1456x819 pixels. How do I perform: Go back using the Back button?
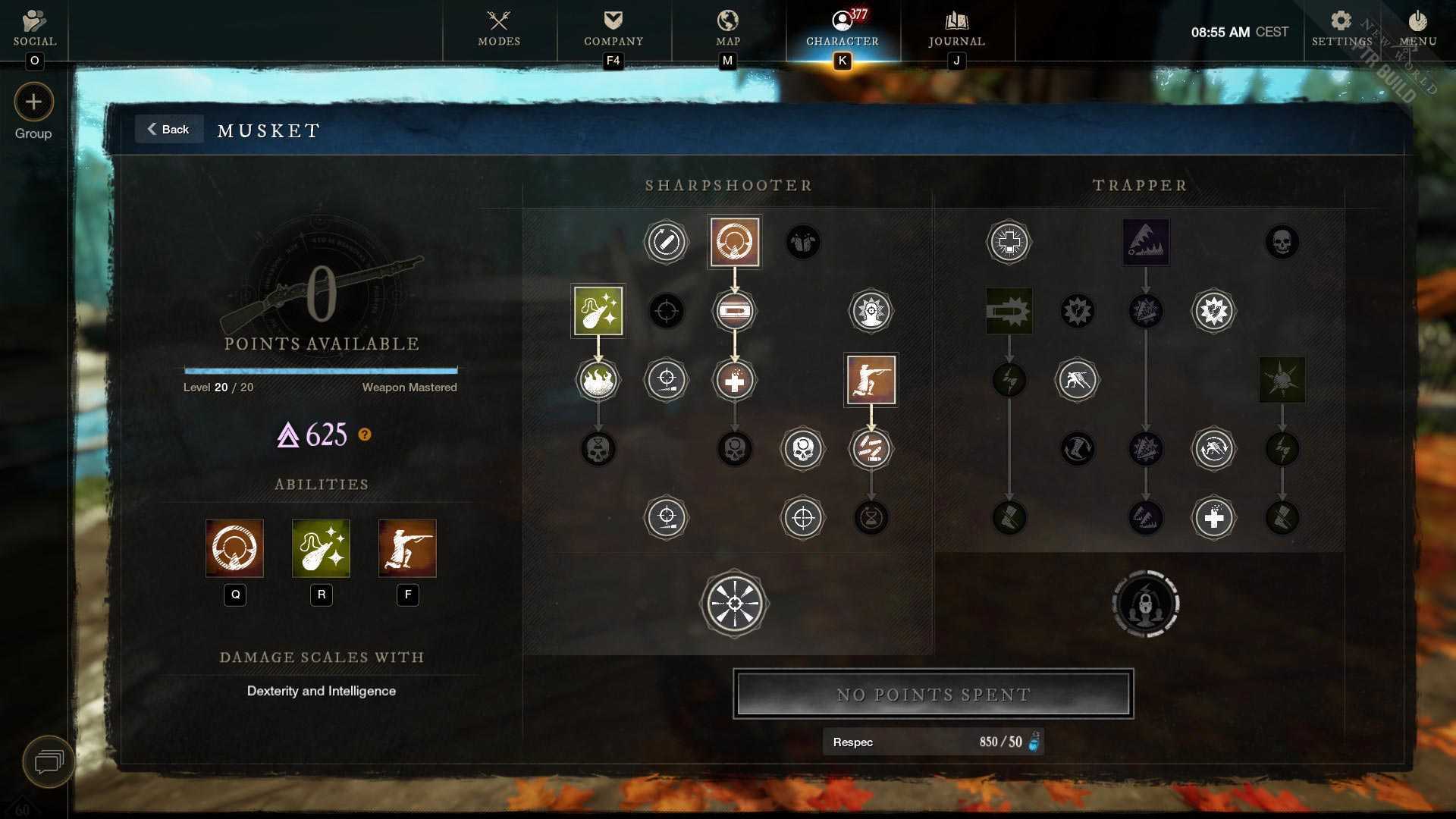pyautogui.click(x=168, y=130)
